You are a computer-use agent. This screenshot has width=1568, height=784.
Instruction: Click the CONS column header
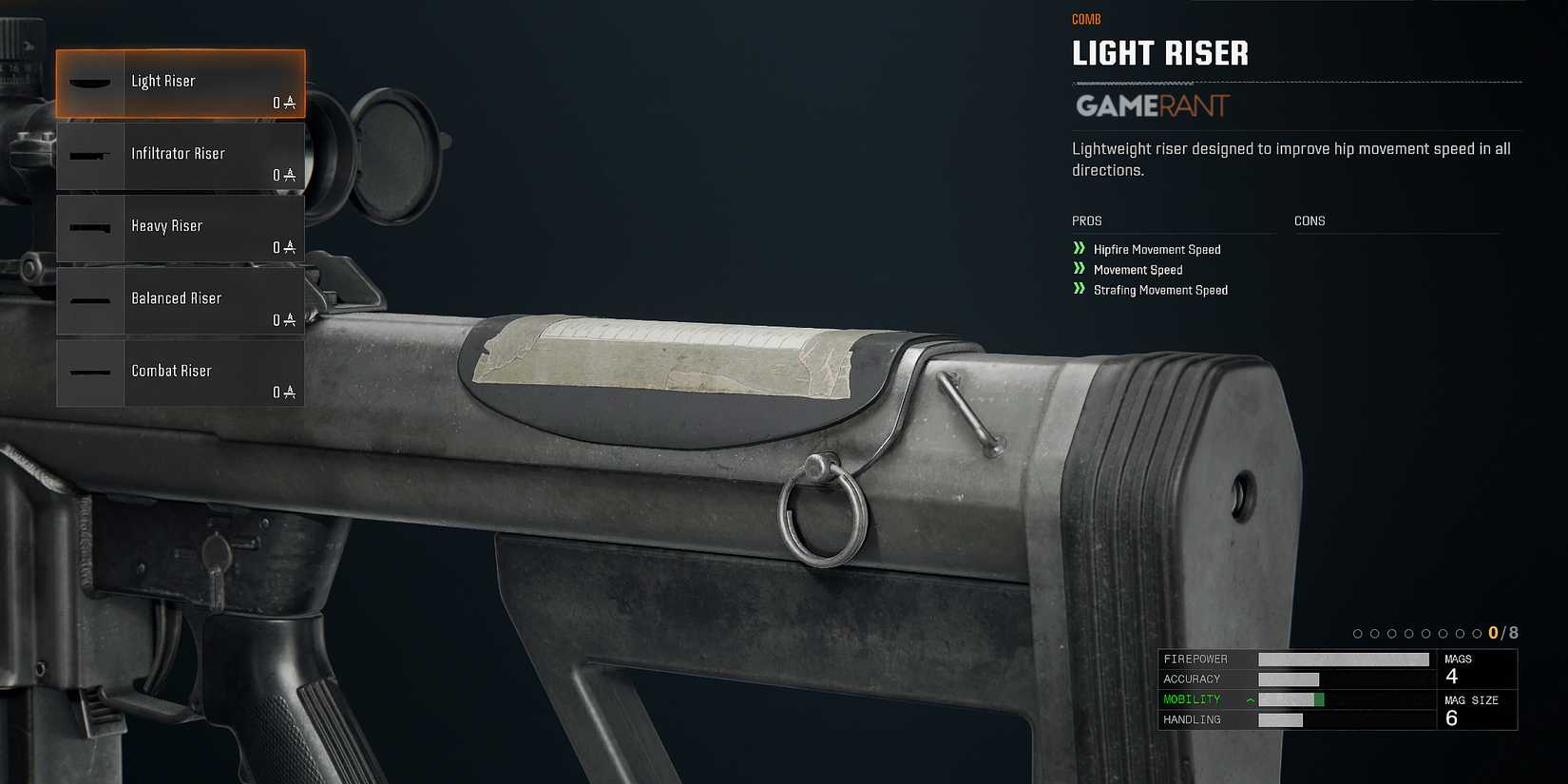pos(1310,220)
